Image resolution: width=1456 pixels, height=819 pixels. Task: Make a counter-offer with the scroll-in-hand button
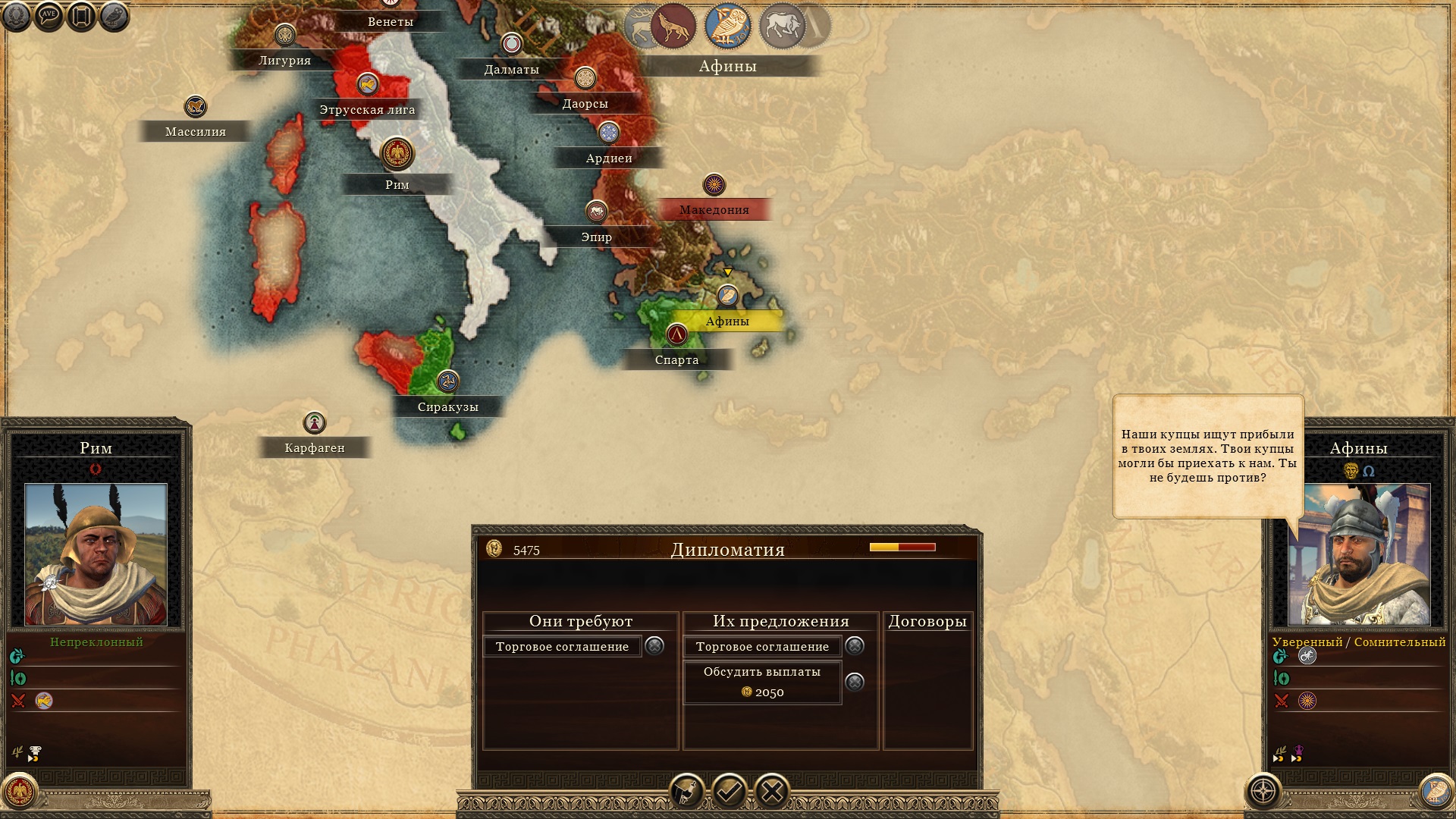click(686, 792)
